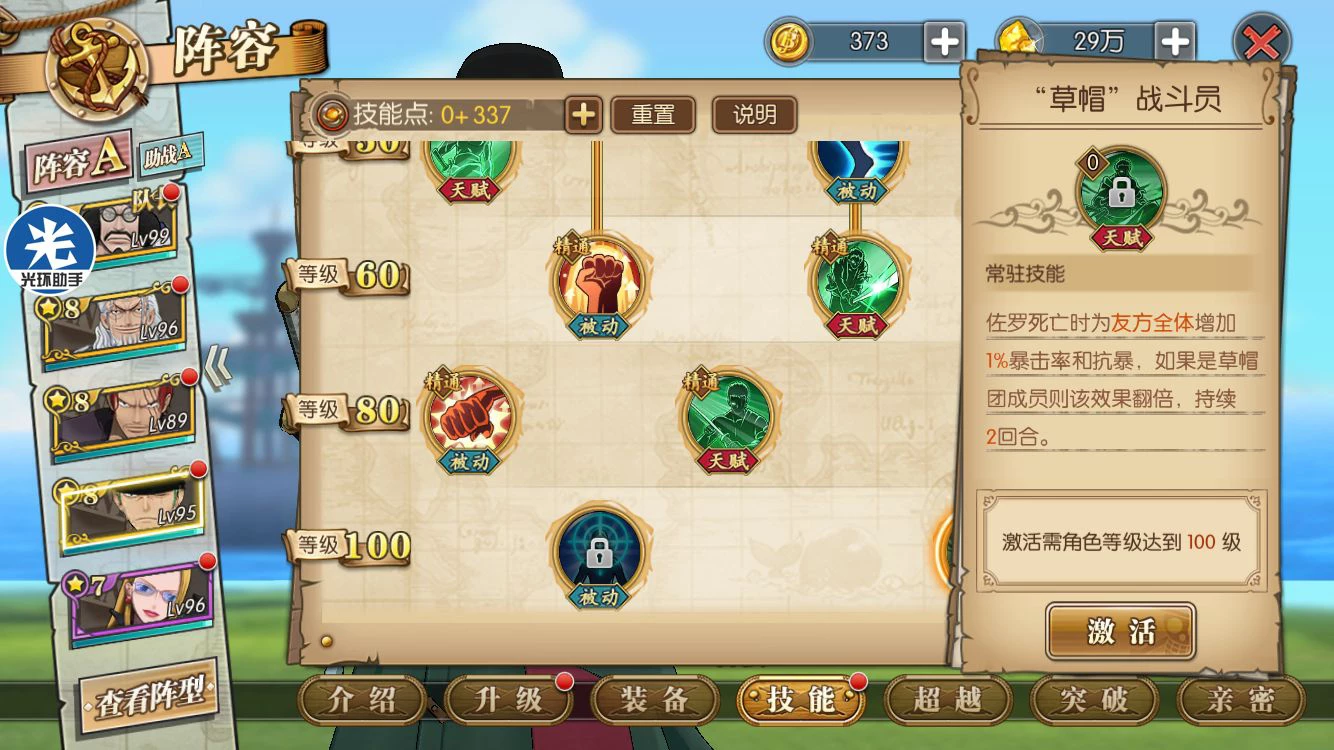Go to the 装备 equipment tab

(x=654, y=701)
